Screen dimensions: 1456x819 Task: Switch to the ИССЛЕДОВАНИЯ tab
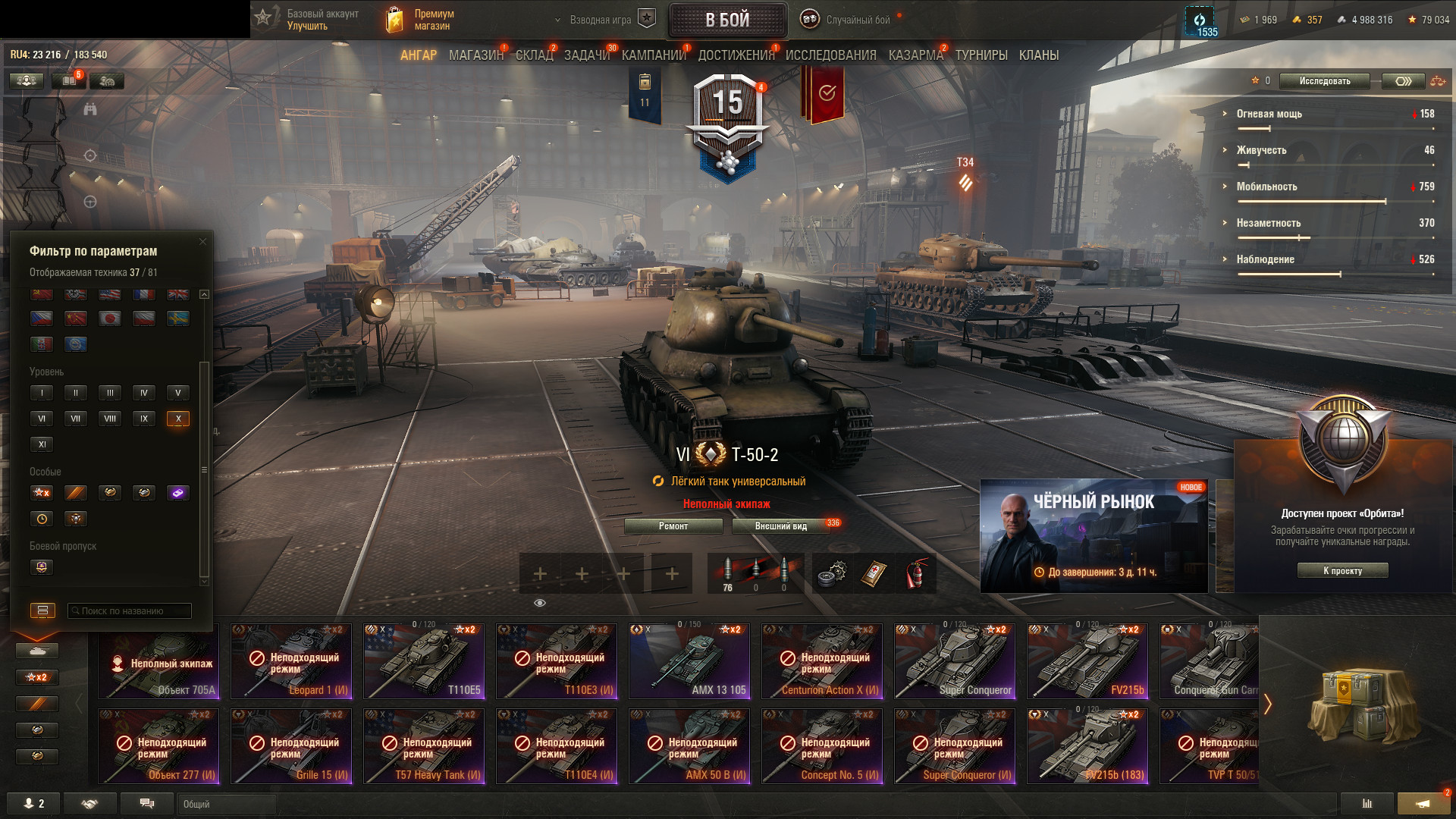pos(830,55)
